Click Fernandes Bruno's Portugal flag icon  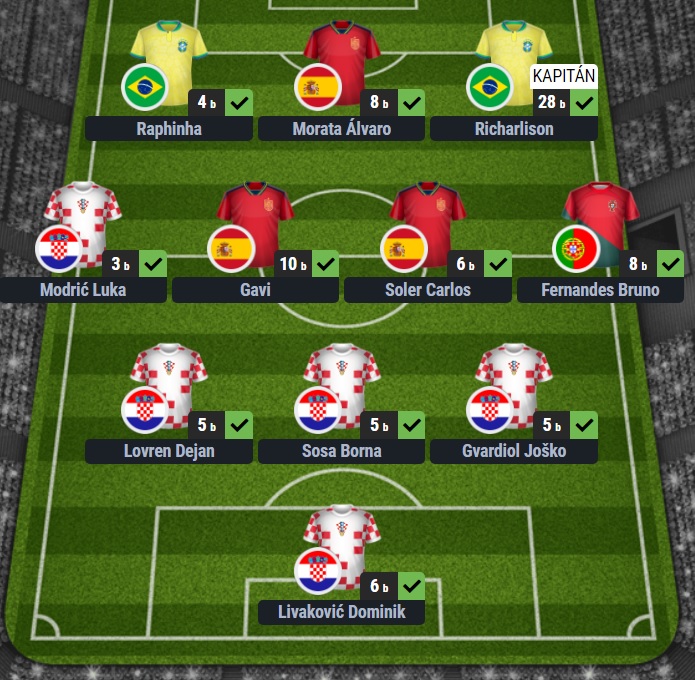tap(577, 249)
